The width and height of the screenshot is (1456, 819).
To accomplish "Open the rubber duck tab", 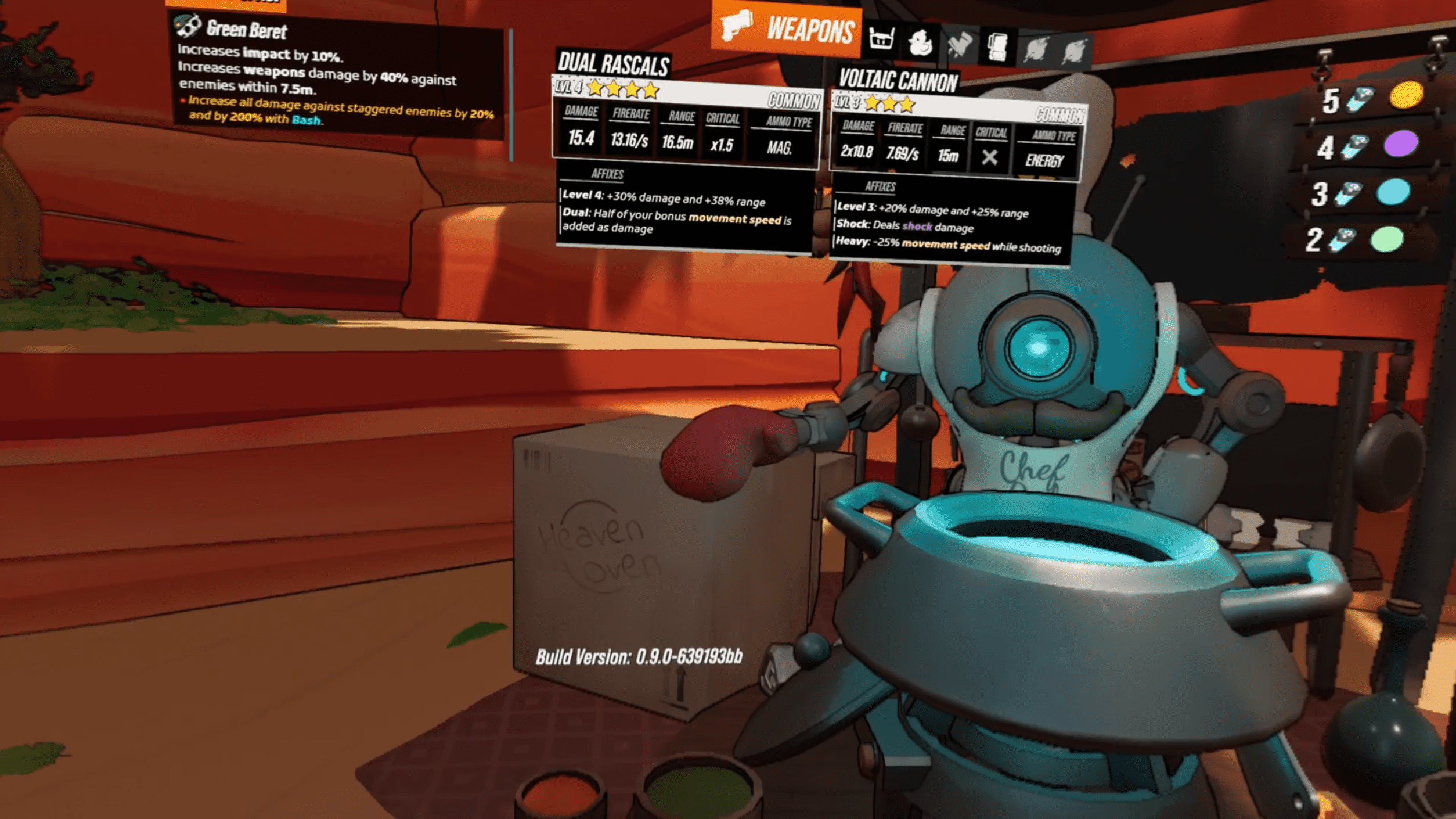I will [920, 42].
